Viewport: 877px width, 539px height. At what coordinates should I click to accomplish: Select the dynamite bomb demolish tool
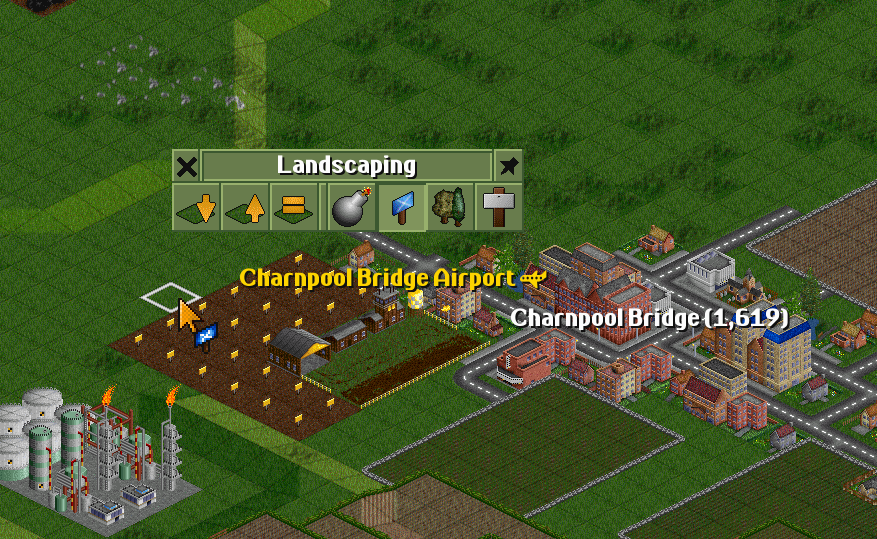point(351,207)
